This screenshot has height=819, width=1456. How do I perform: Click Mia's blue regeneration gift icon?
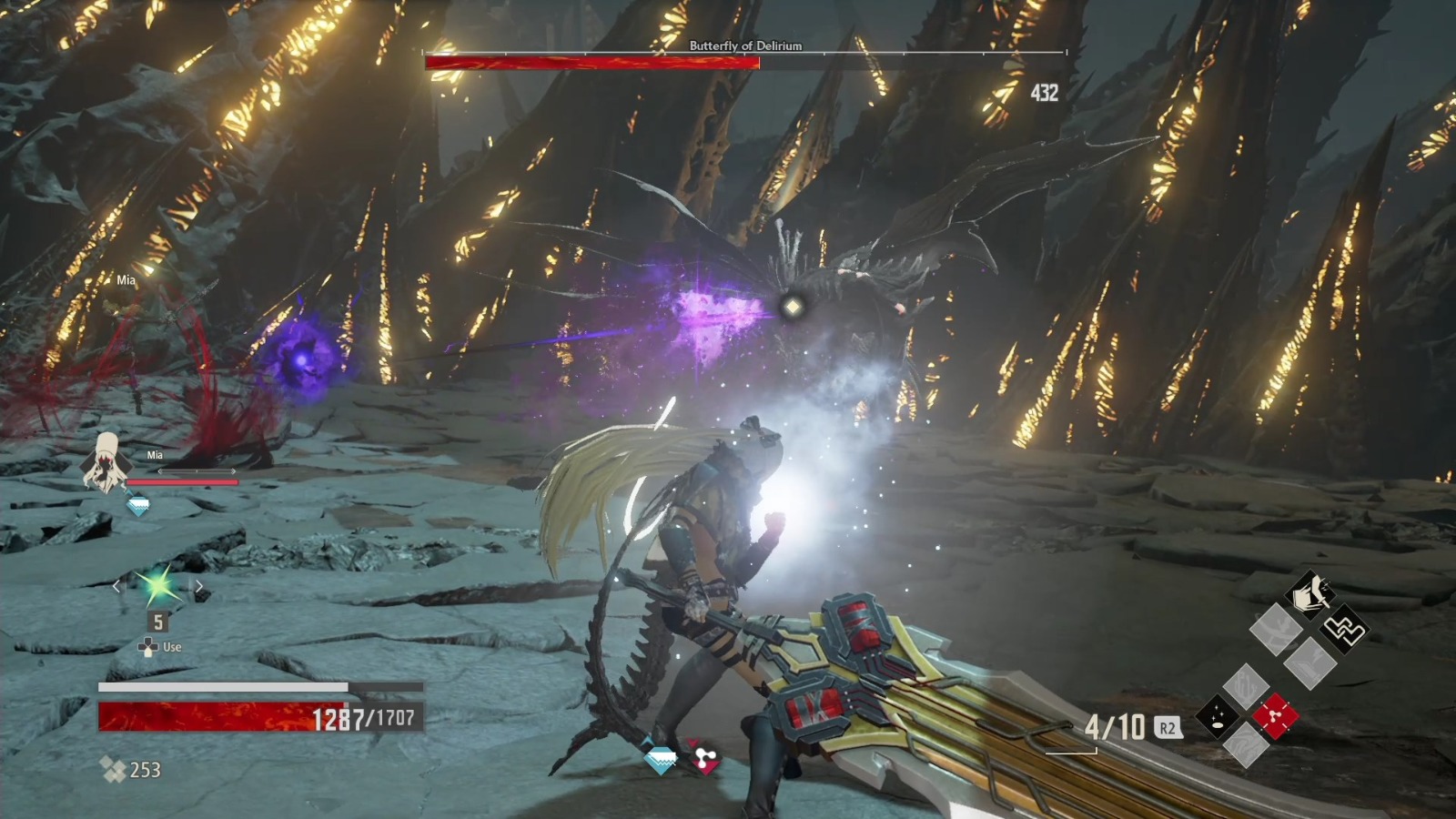click(138, 503)
